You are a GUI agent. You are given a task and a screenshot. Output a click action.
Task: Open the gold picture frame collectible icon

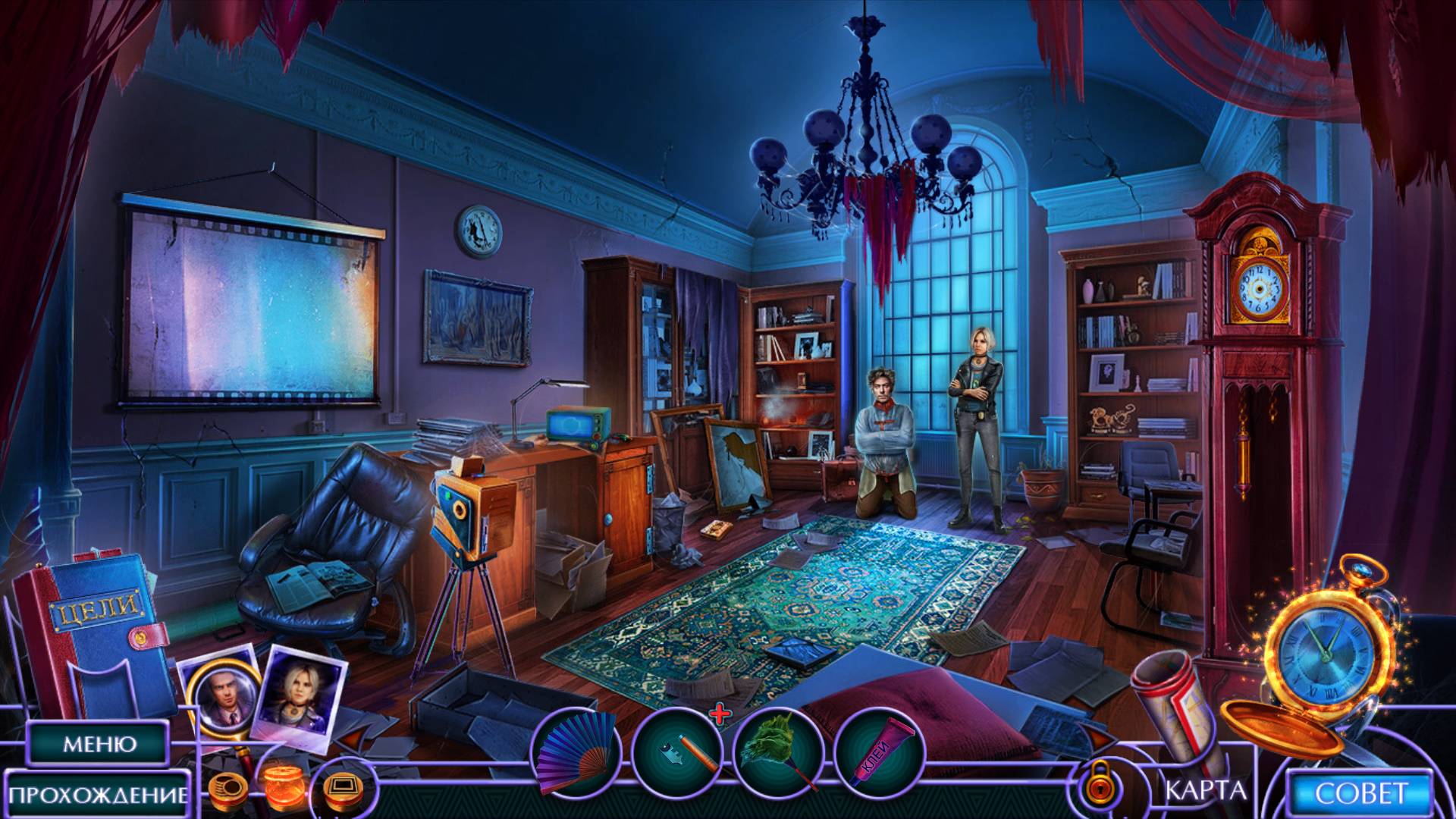click(x=340, y=787)
